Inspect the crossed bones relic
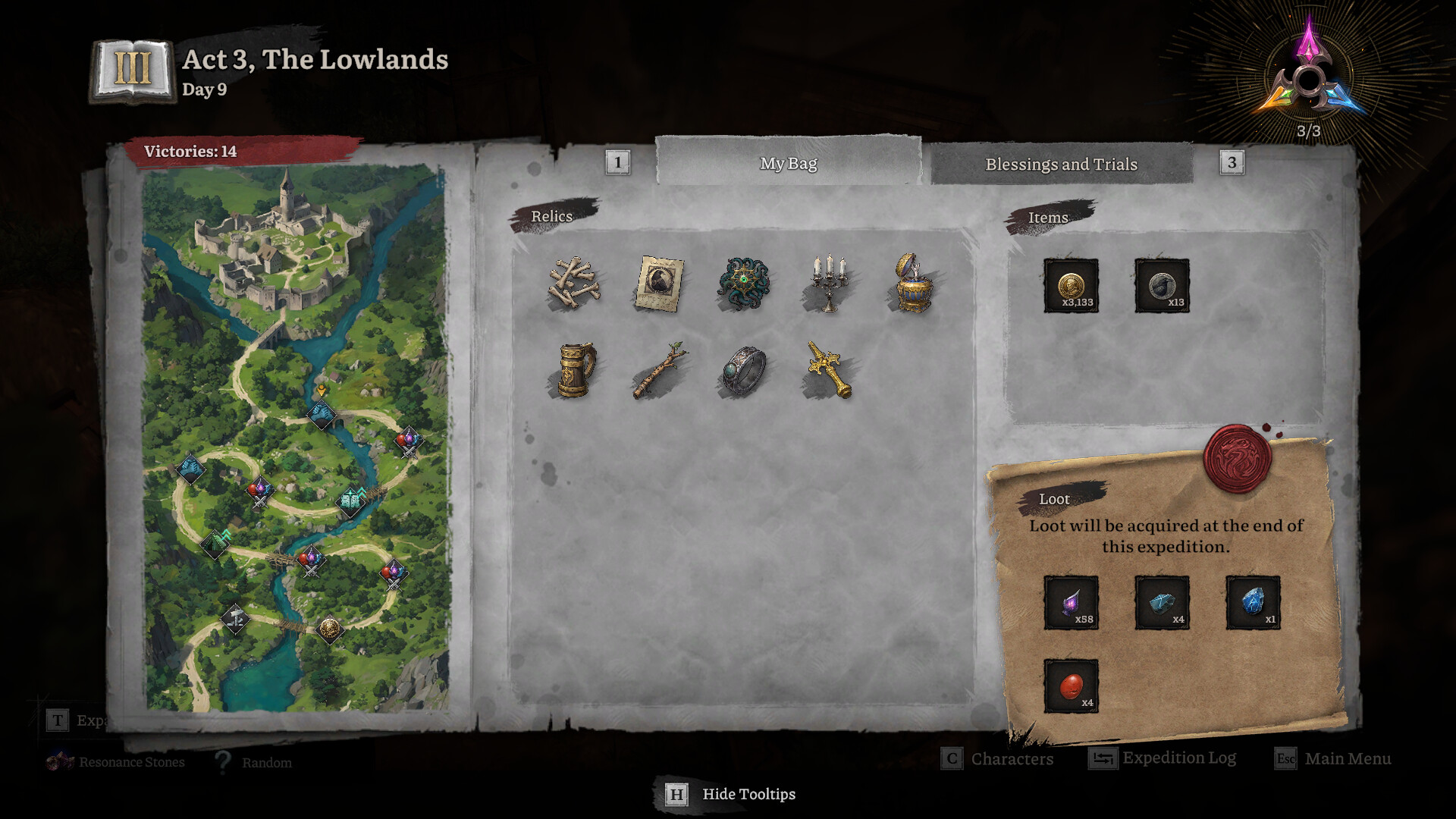The height and width of the screenshot is (819, 1456). click(574, 284)
